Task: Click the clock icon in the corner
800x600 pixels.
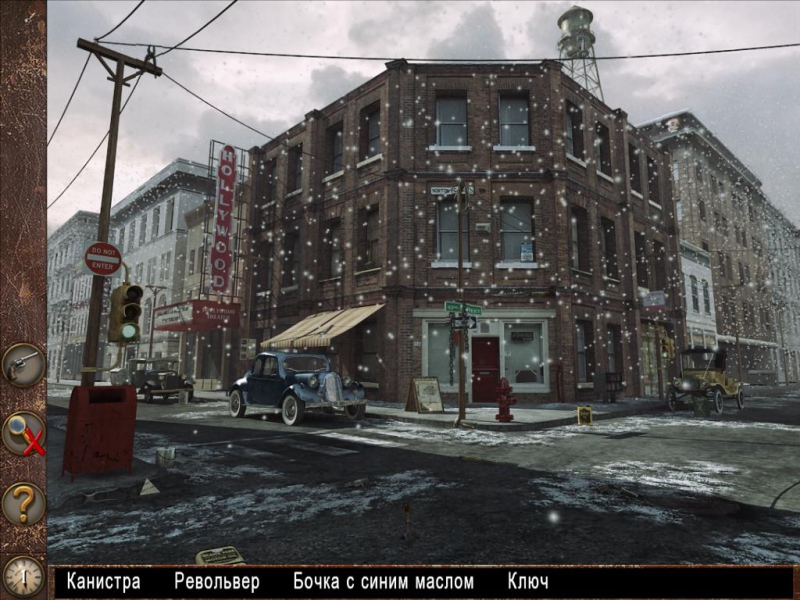Action: pyautogui.click(x=22, y=576)
